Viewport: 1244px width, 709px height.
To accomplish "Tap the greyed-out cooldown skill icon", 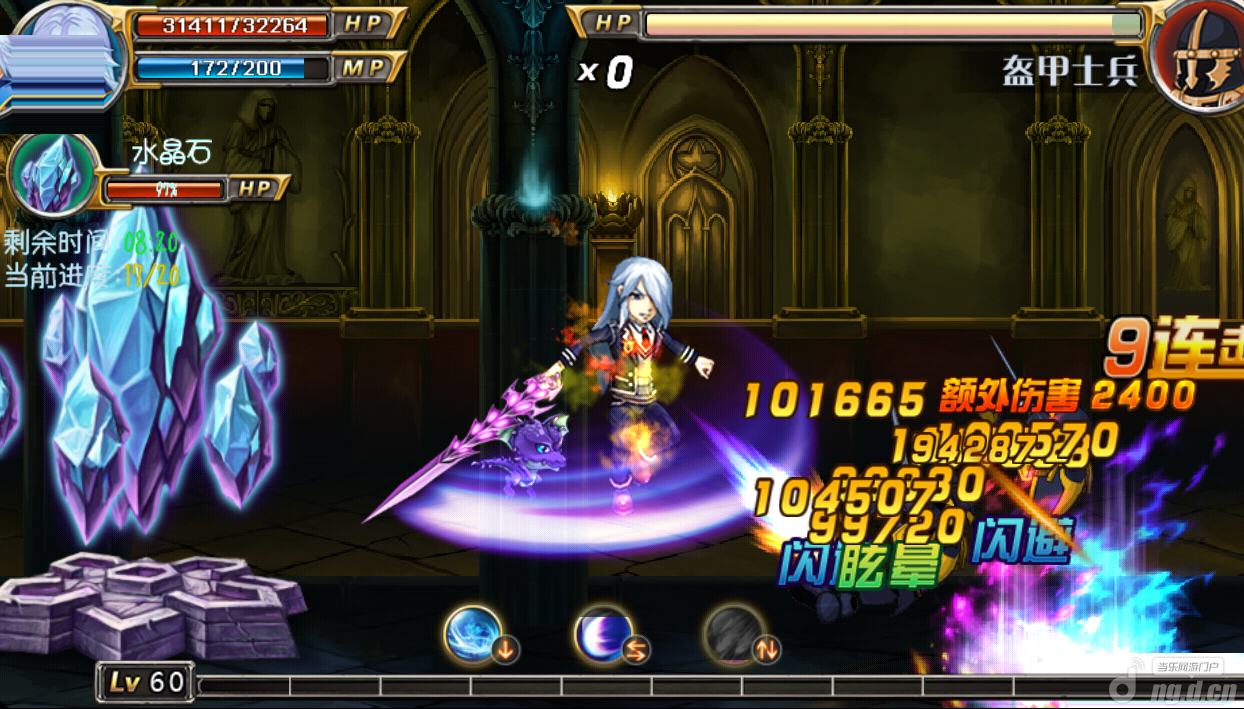I will [x=735, y=634].
